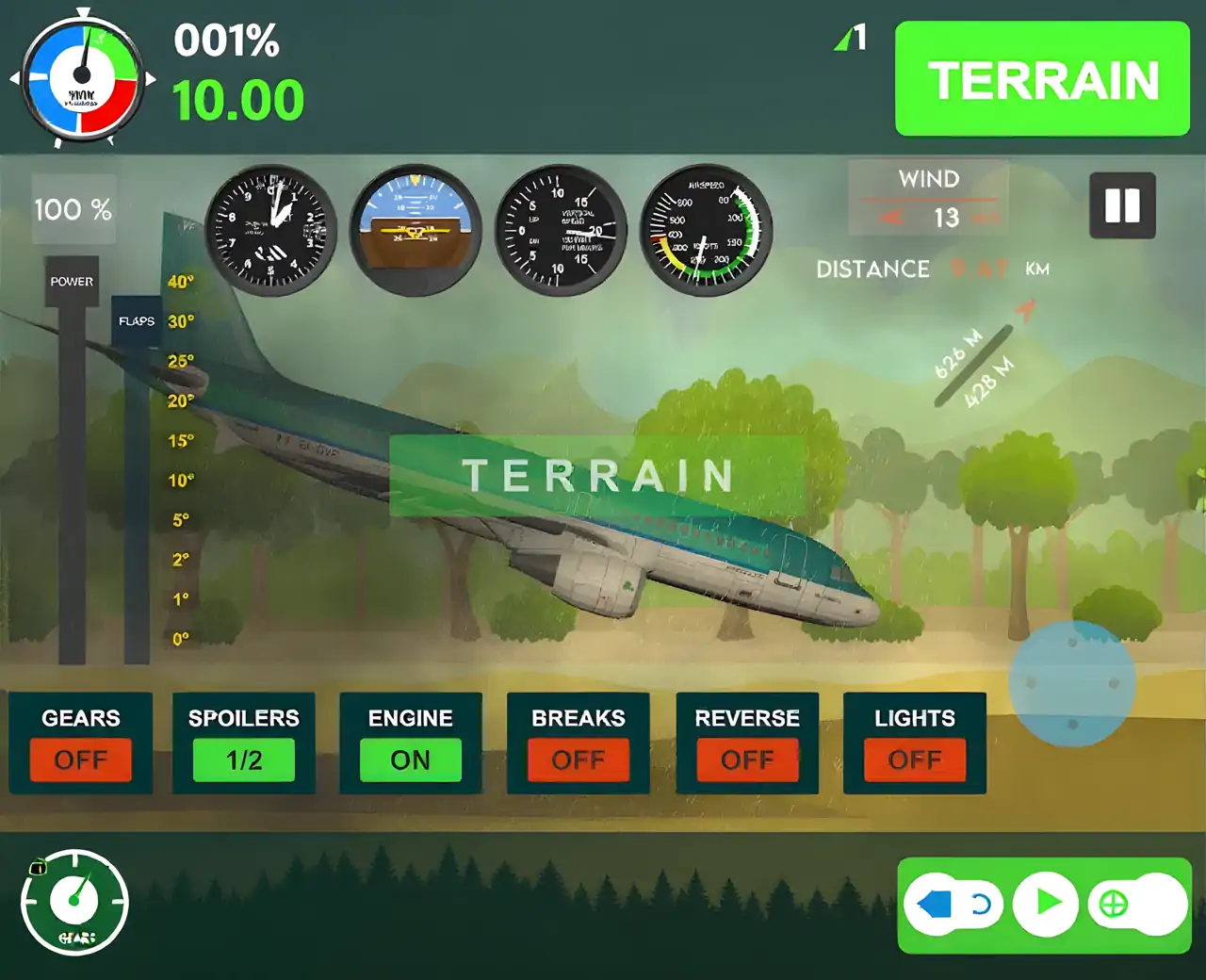Set the FLAPS slider to 20°
Viewport: 1206px width, 980px height.
tap(138, 401)
